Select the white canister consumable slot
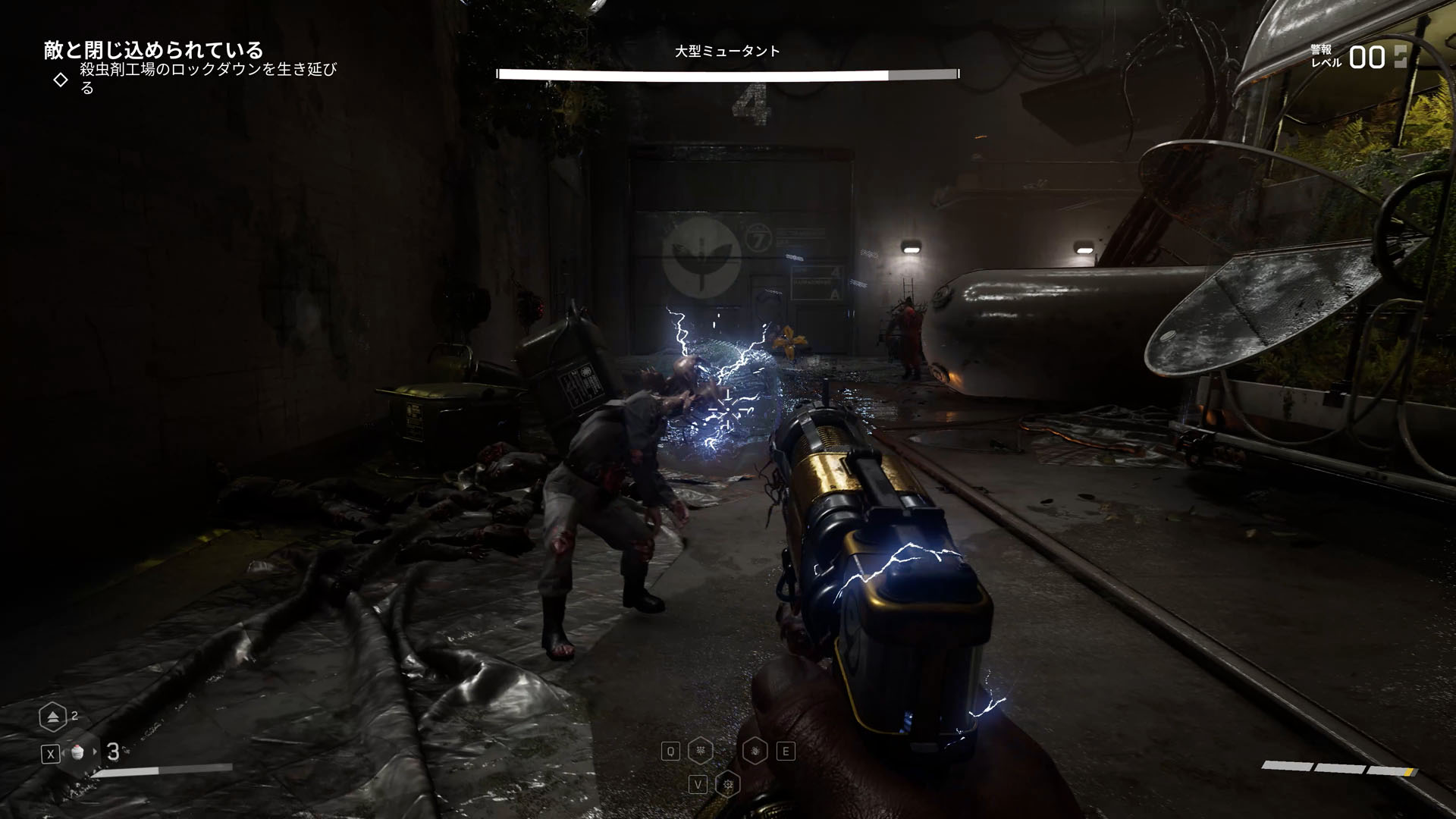The height and width of the screenshot is (819, 1456). point(77,752)
